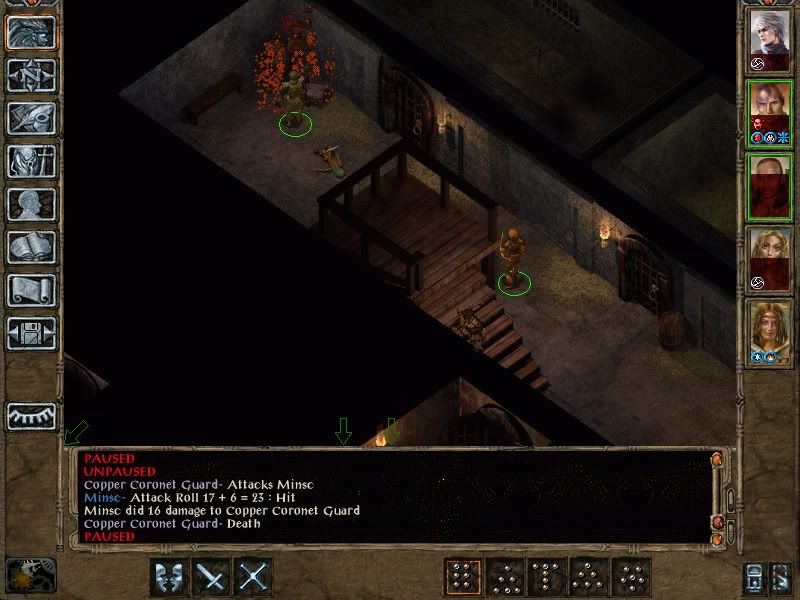The image size is (800, 600).
Task: Select the bald tattooed character portrait
Action: 770,112
